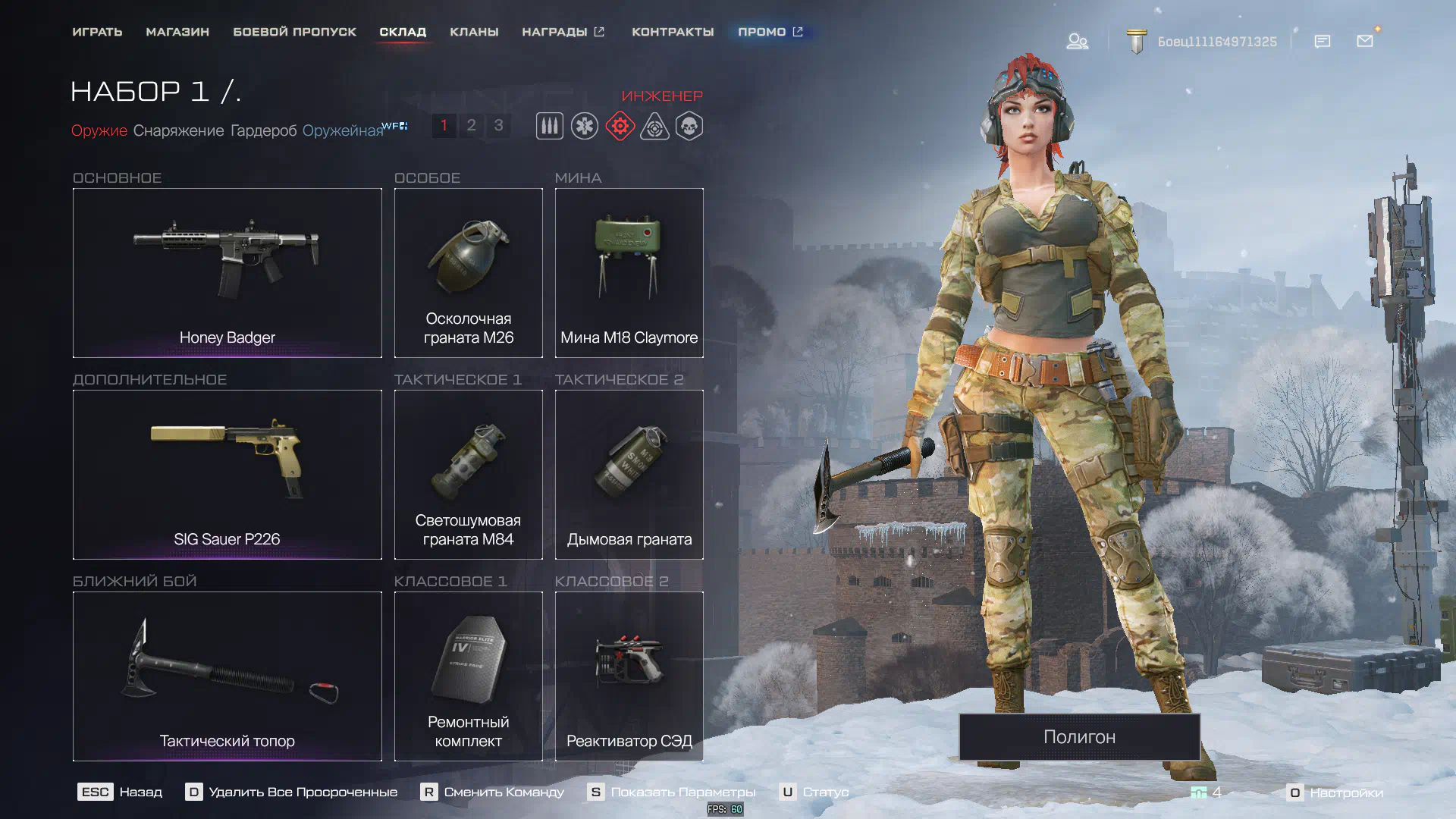This screenshot has height=819, width=1456.
Task: Choose the Дымовая граната slot
Action: point(629,474)
